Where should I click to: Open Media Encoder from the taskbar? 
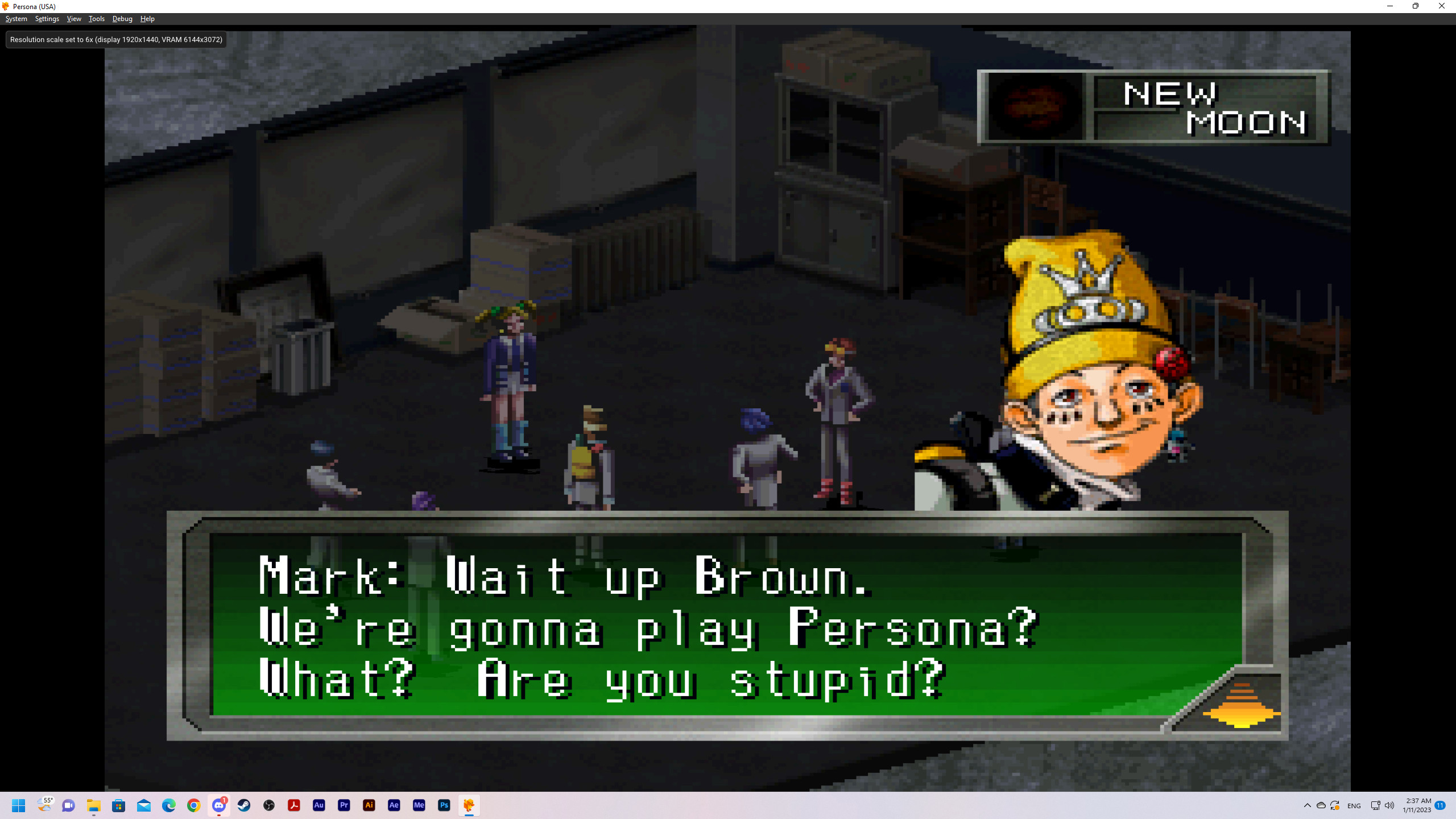pyautogui.click(x=419, y=805)
